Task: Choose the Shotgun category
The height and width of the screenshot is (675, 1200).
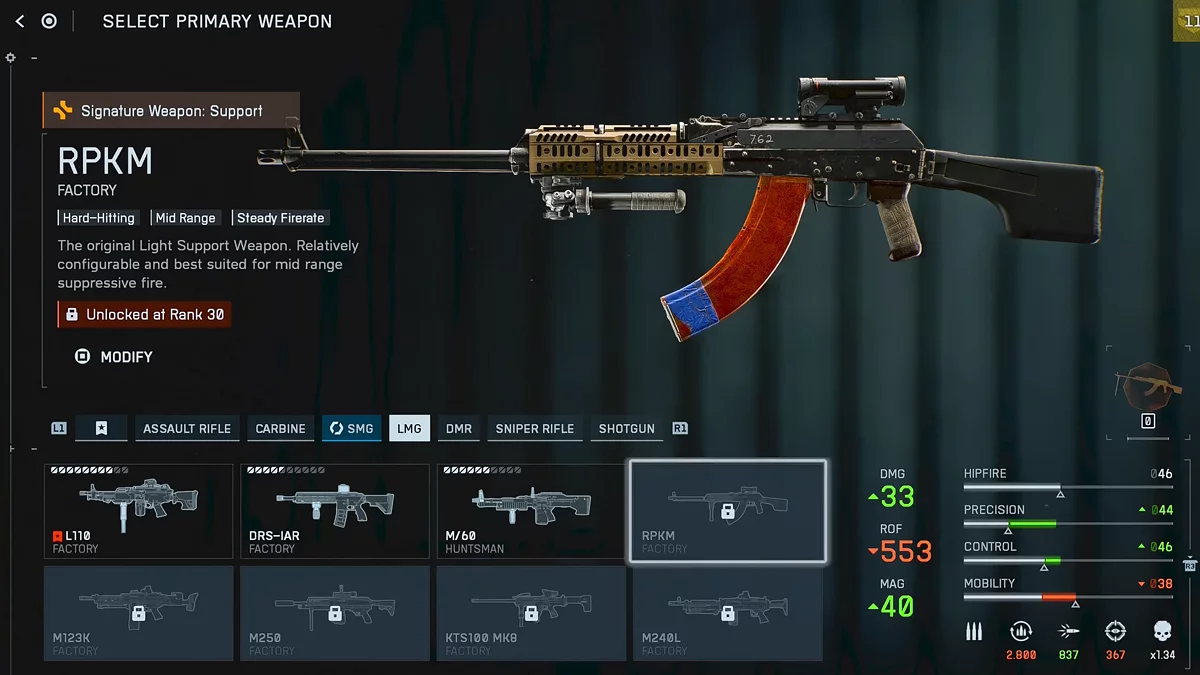Action: [x=627, y=428]
